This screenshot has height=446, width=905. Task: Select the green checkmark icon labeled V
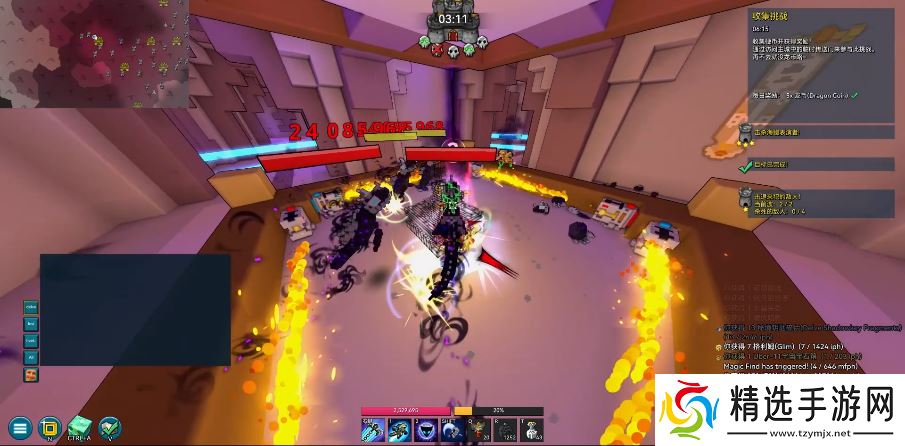click(109, 428)
